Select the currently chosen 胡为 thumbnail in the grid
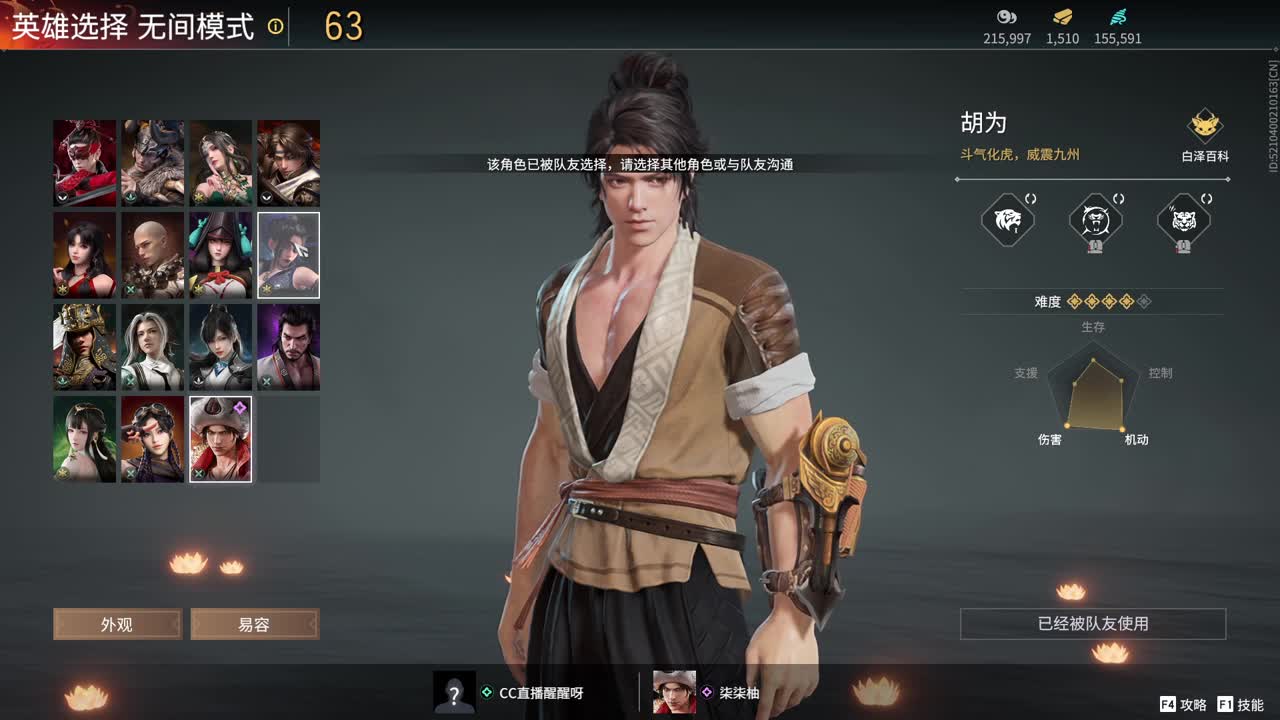This screenshot has height=720, width=1280. tap(220, 438)
